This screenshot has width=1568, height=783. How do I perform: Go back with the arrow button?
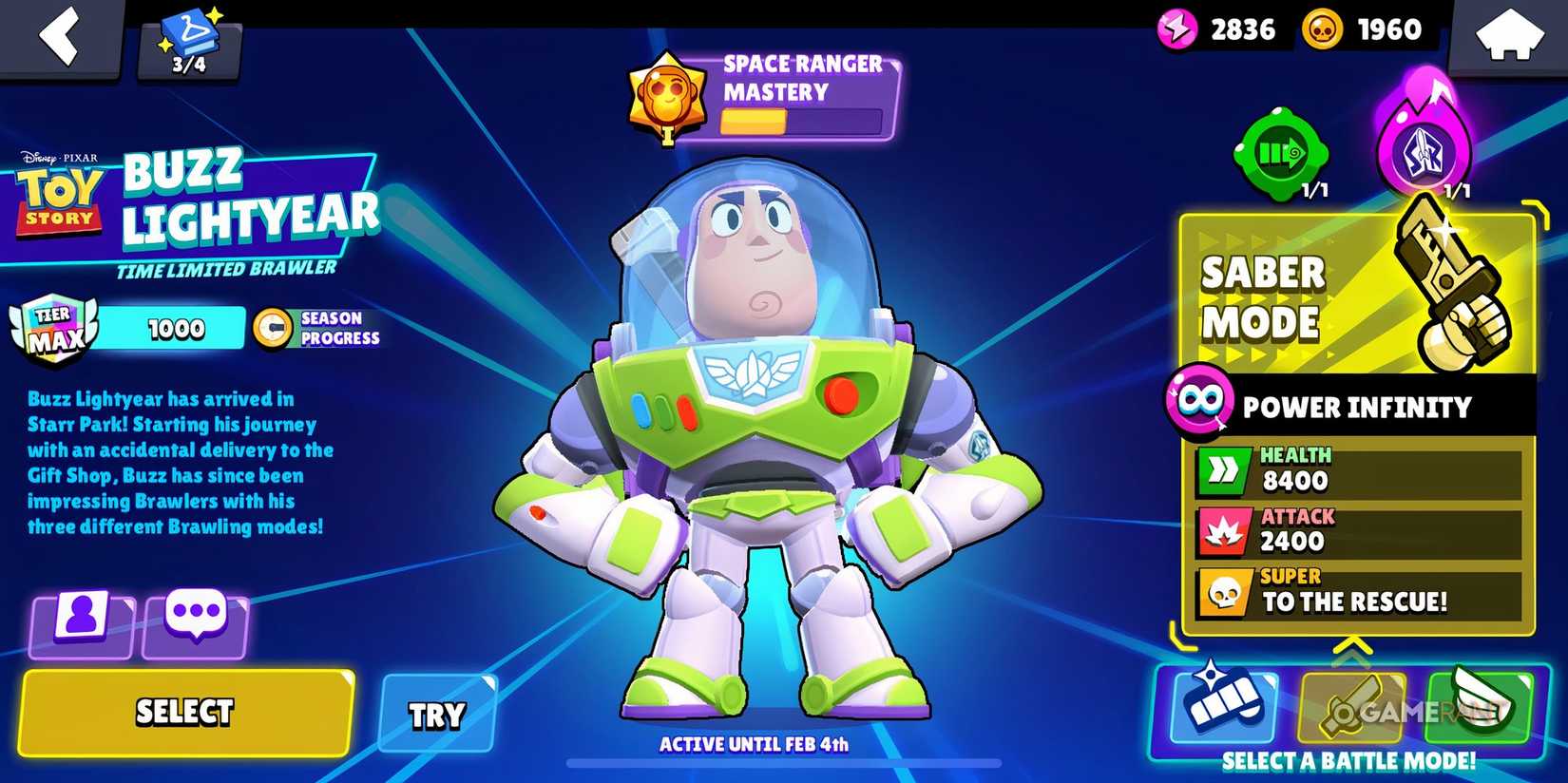(59, 38)
